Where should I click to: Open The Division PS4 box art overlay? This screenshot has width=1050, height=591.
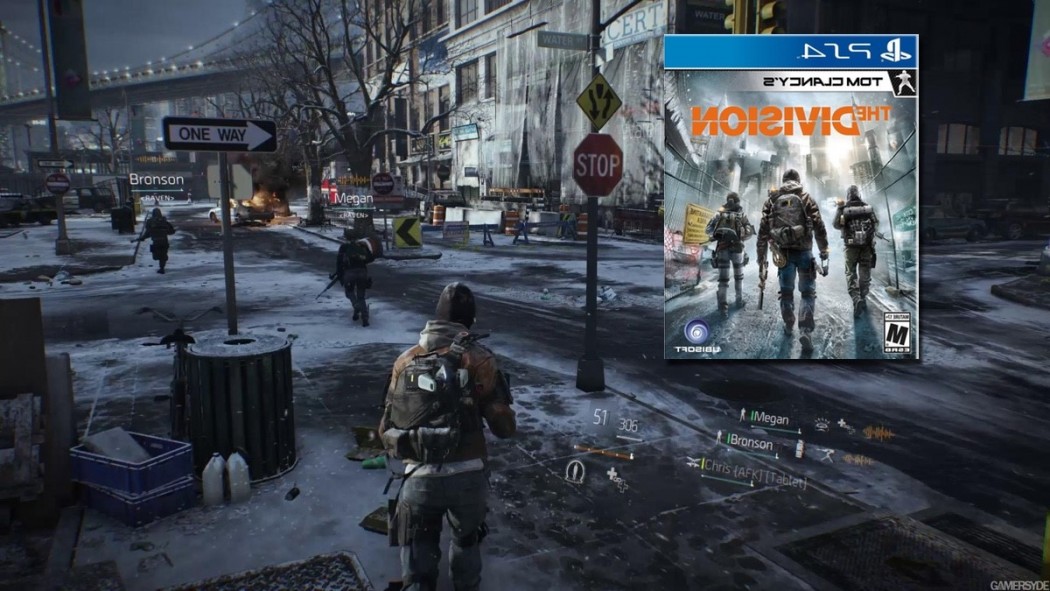791,197
